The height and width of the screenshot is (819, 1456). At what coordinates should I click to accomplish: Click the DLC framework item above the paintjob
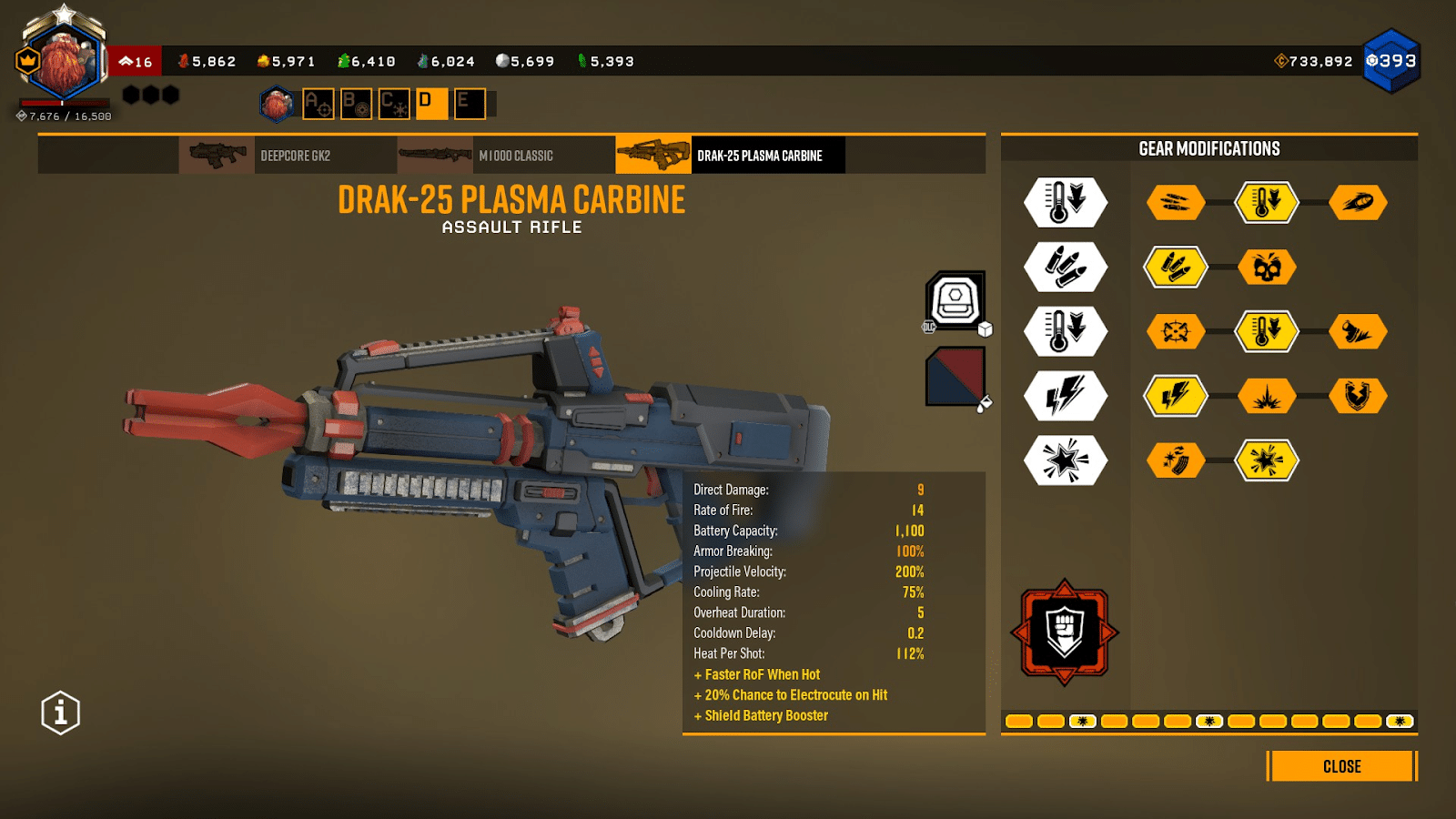(954, 303)
